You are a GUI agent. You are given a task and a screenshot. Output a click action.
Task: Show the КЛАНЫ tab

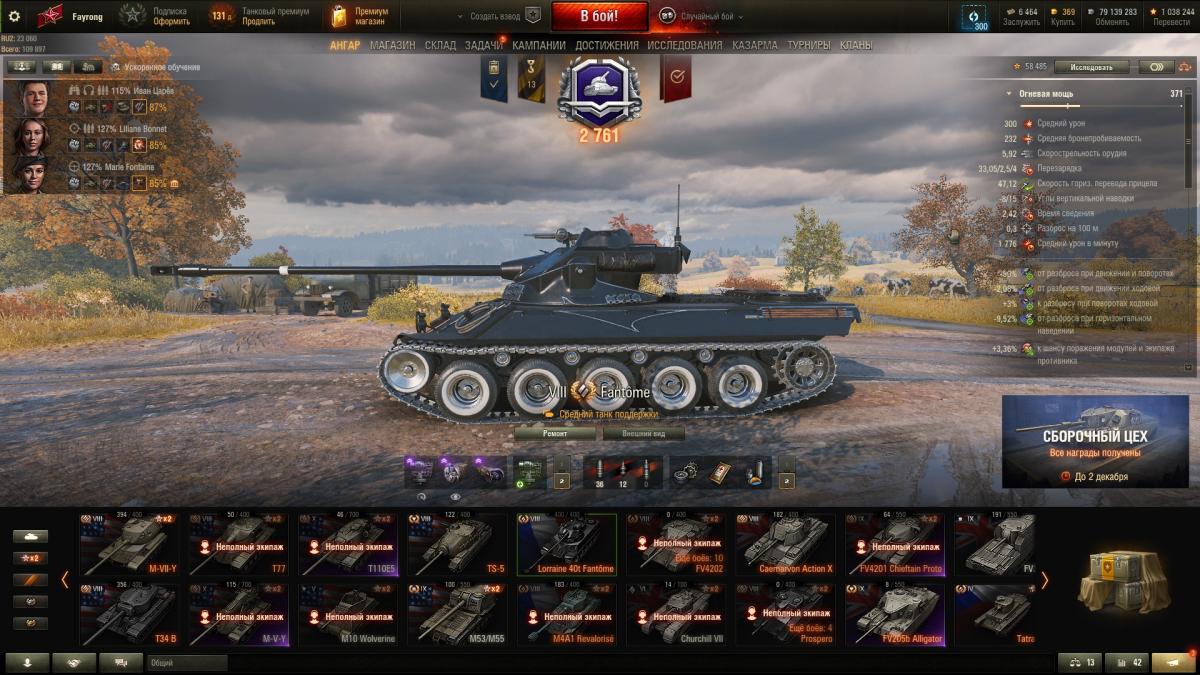click(855, 45)
